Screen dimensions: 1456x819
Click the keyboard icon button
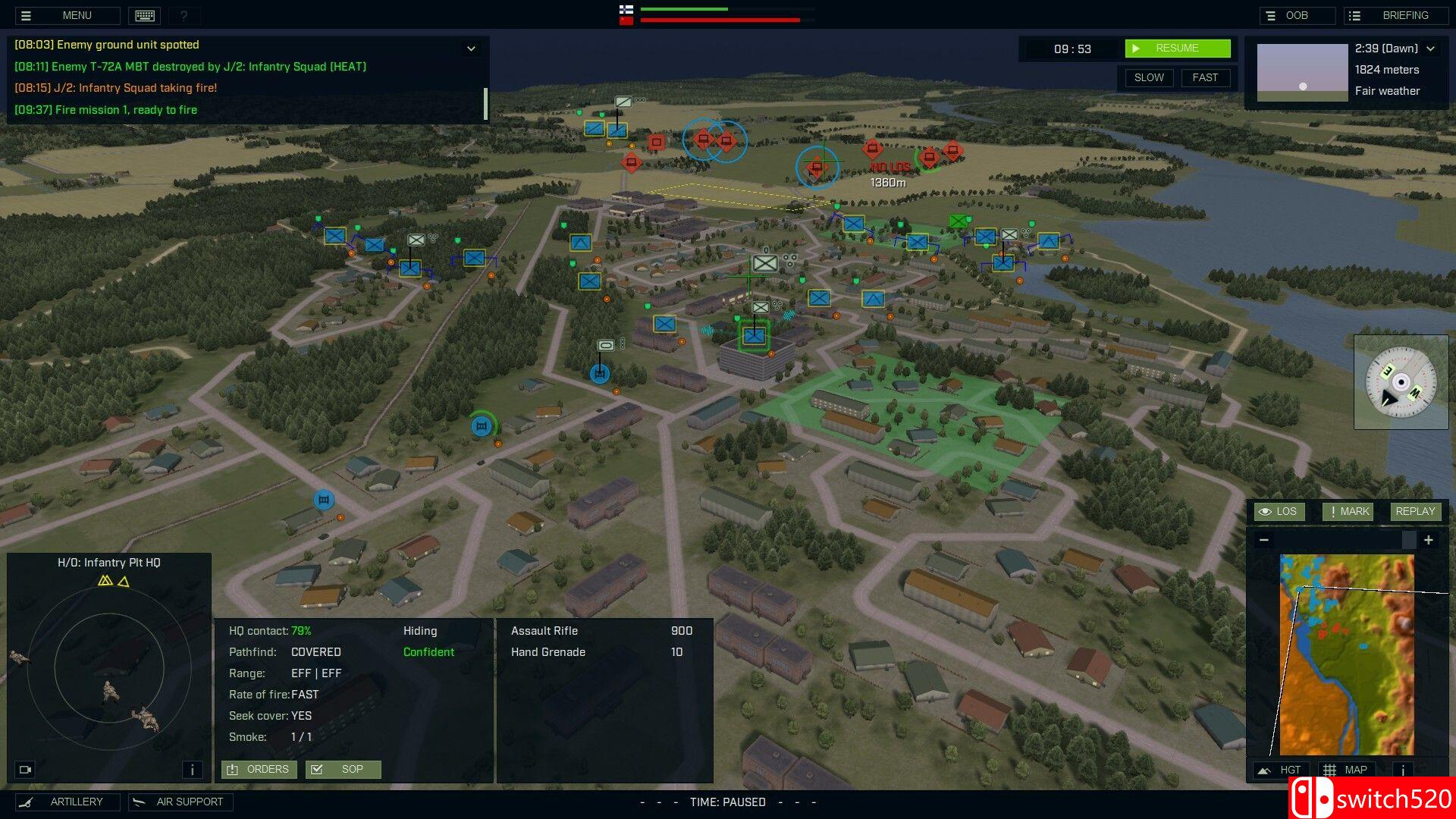tap(144, 15)
